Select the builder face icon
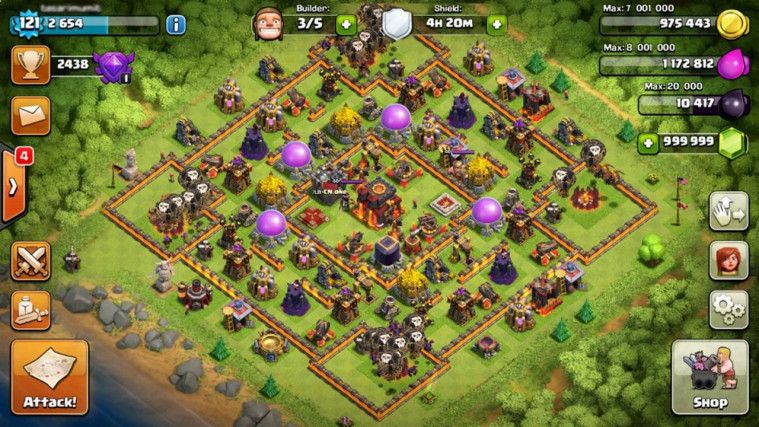 click(268, 23)
